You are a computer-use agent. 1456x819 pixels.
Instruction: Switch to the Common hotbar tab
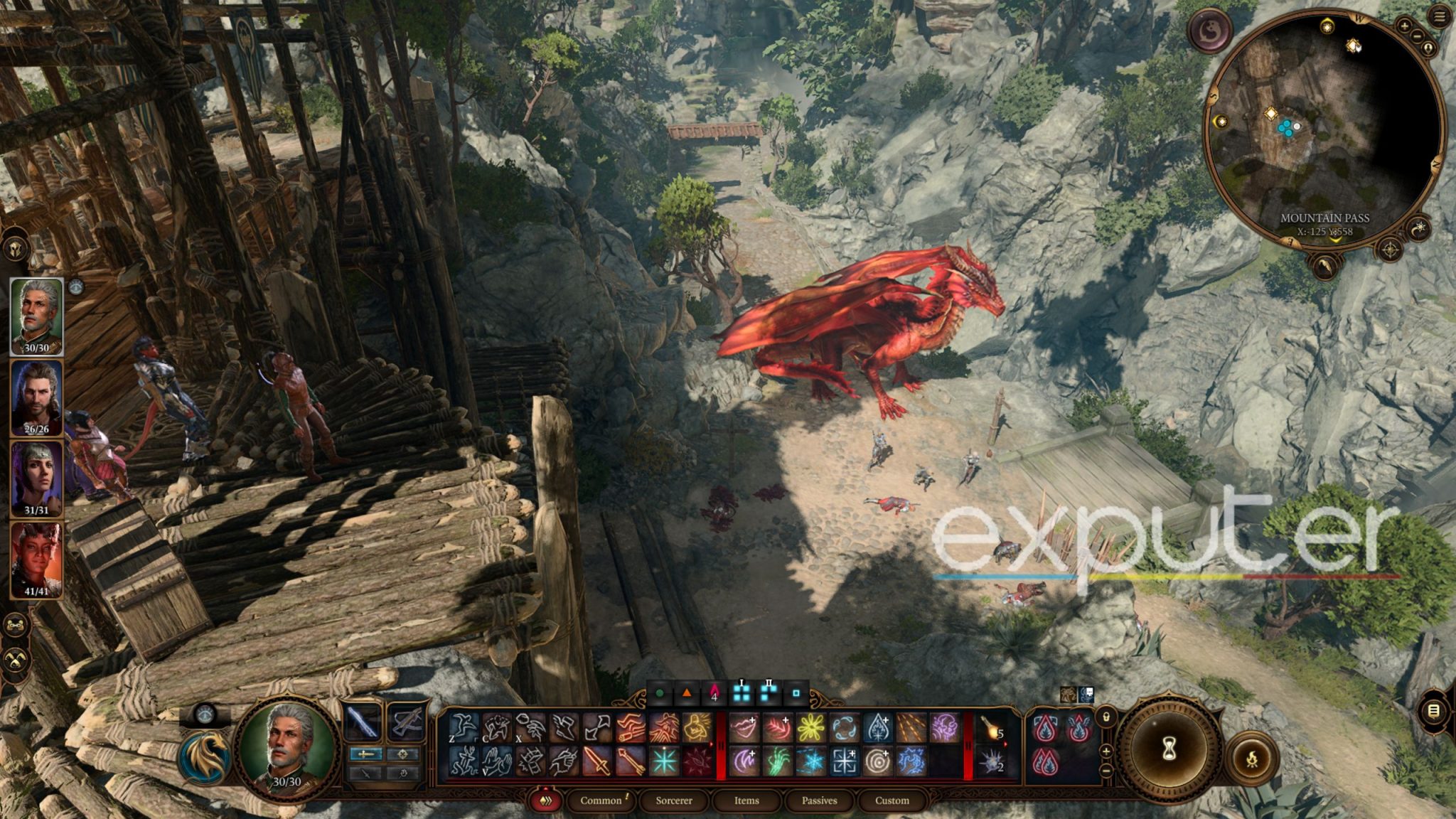tap(601, 801)
